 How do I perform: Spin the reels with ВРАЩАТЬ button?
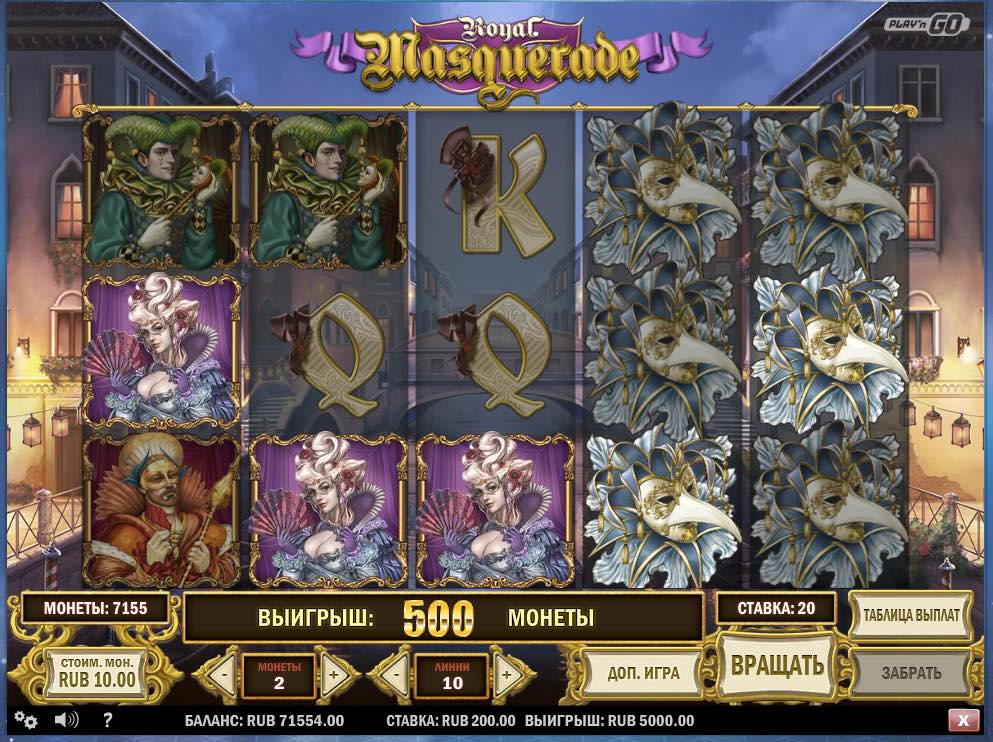[x=777, y=666]
